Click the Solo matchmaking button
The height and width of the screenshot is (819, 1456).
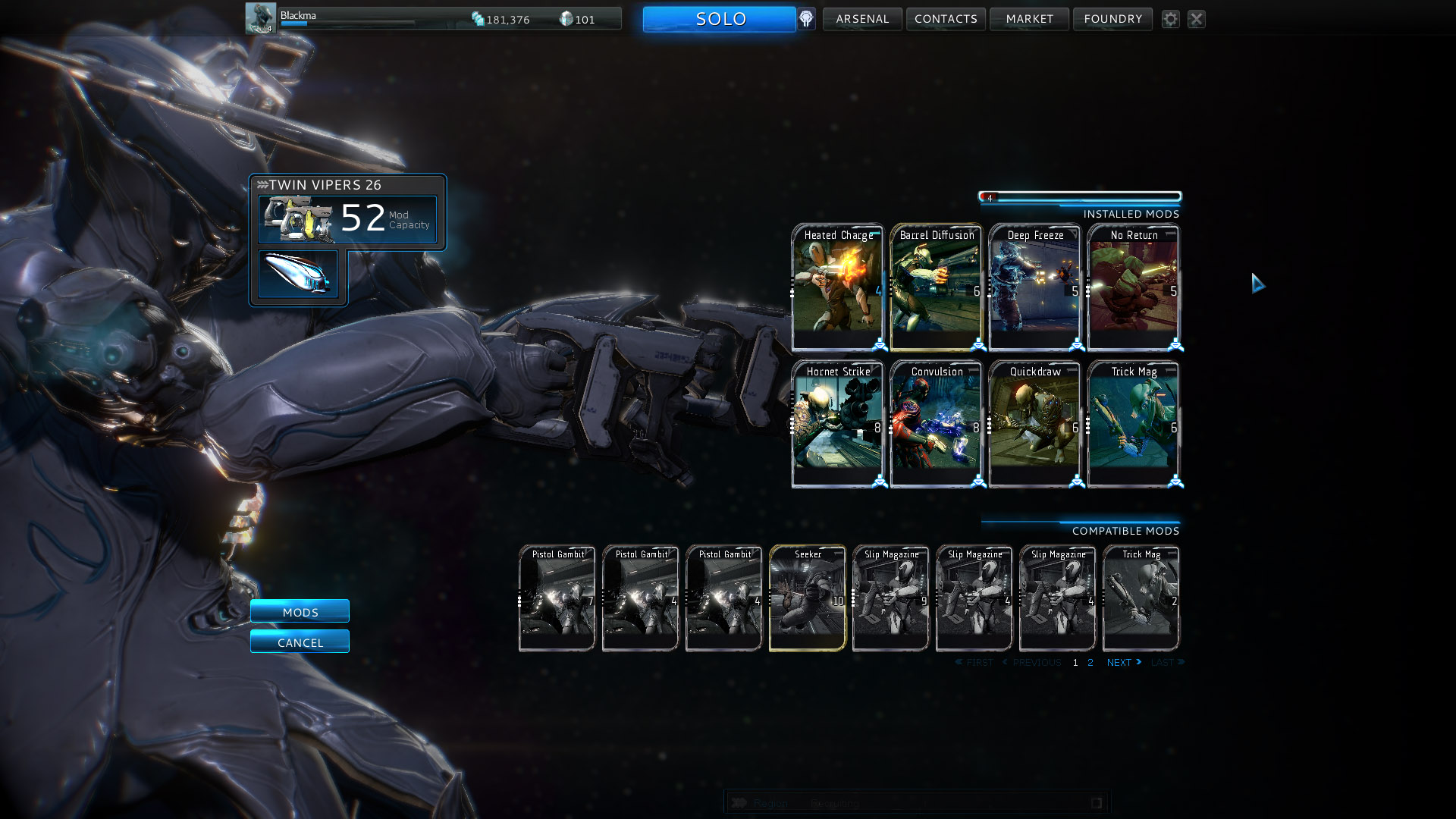point(719,19)
